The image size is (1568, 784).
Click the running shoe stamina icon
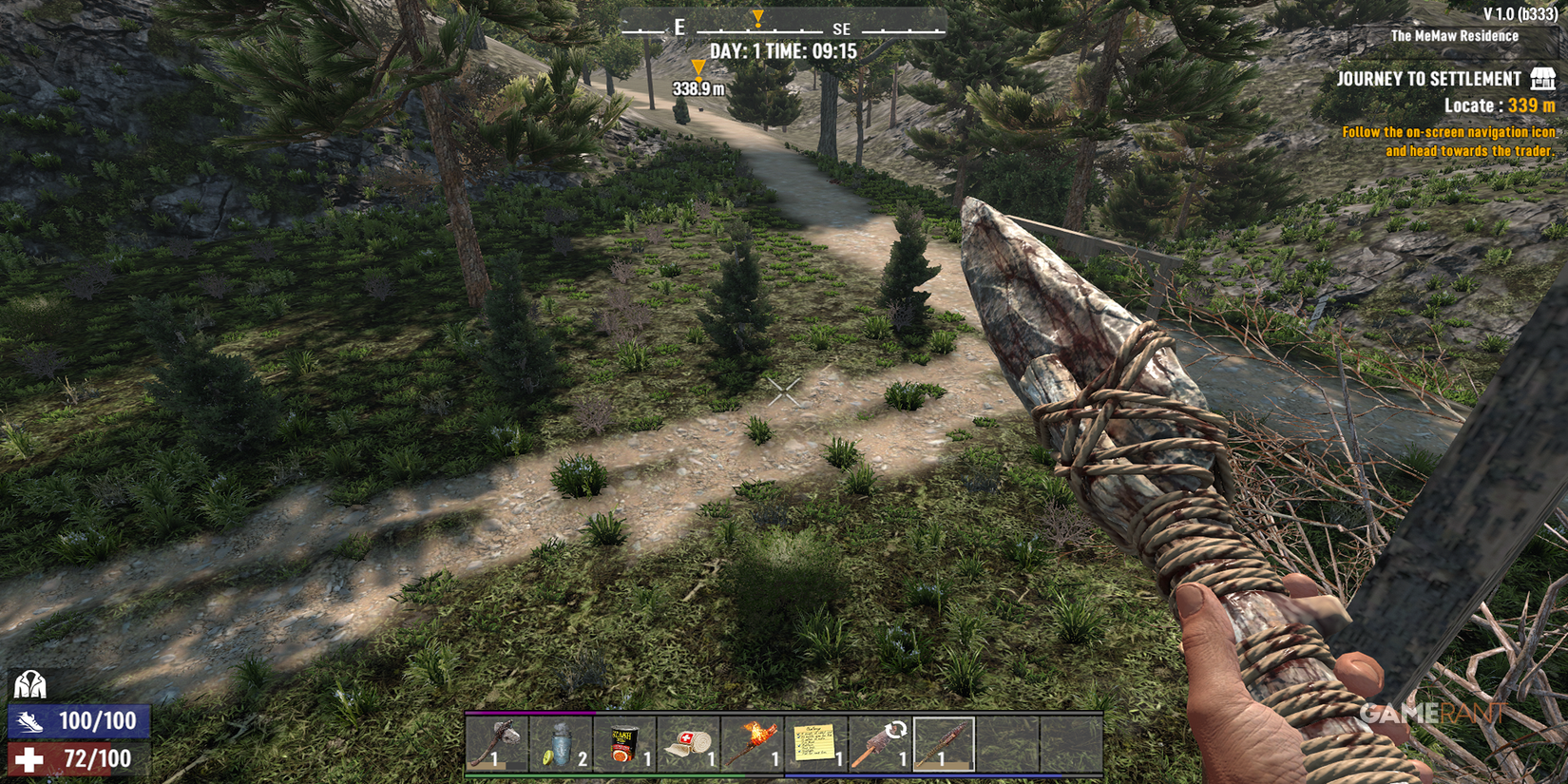tap(31, 720)
